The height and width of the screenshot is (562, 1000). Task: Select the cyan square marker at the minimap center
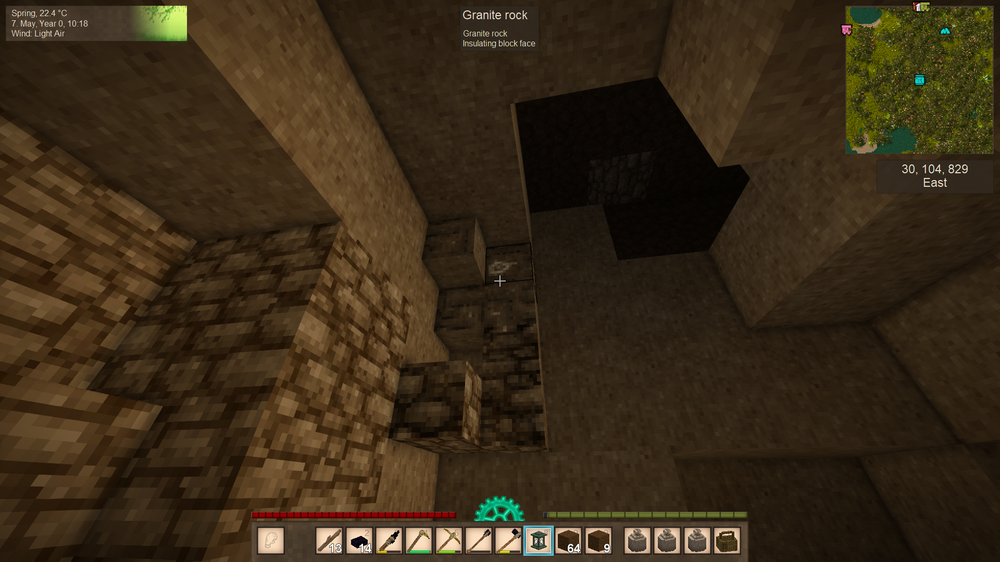coord(919,80)
